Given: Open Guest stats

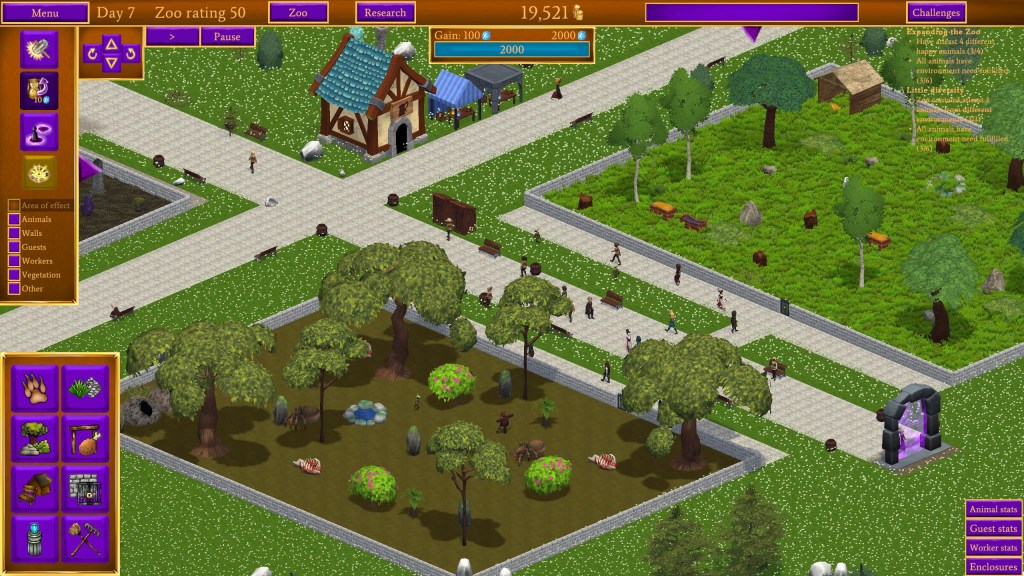Looking at the screenshot, I should pyautogui.click(x=994, y=528).
